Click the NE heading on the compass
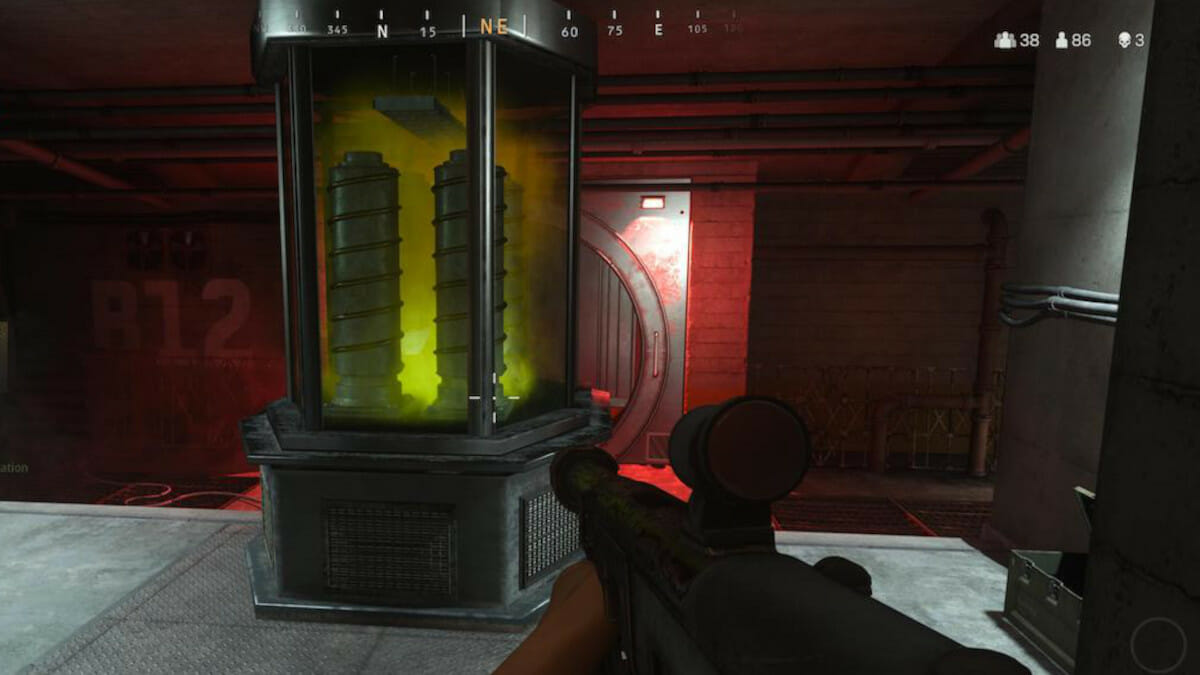This screenshot has width=1200, height=675. [494, 28]
